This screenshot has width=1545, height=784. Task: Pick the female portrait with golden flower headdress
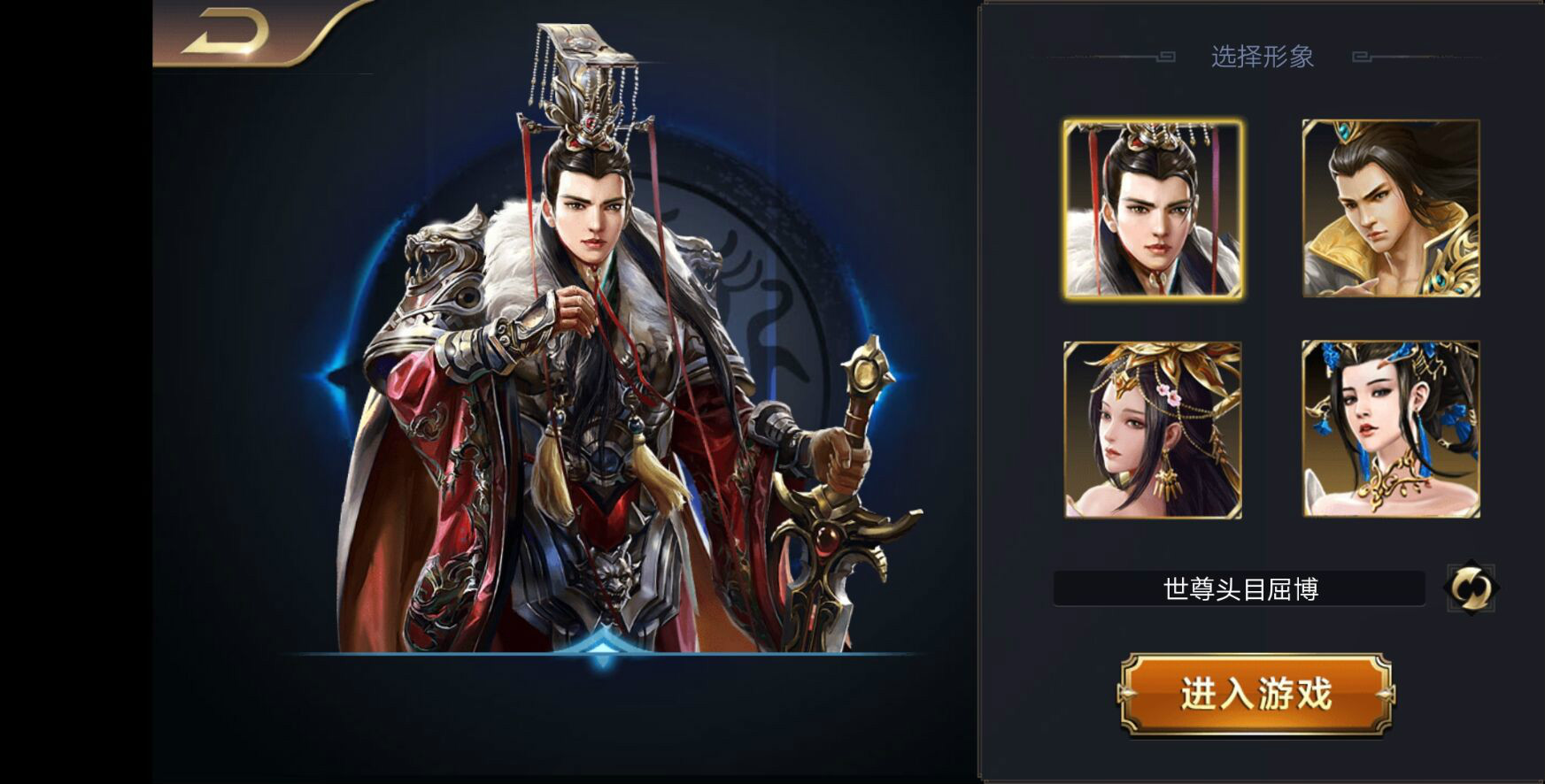[1153, 430]
